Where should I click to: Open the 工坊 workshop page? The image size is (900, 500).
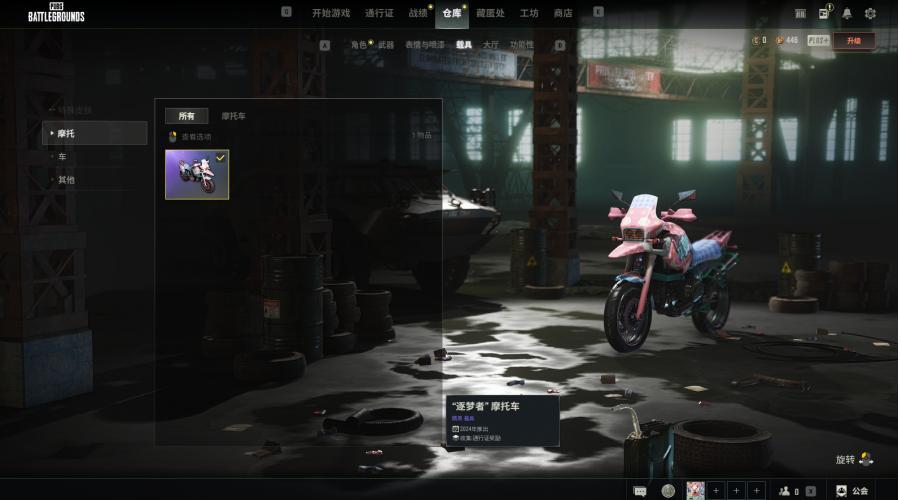[x=529, y=13]
